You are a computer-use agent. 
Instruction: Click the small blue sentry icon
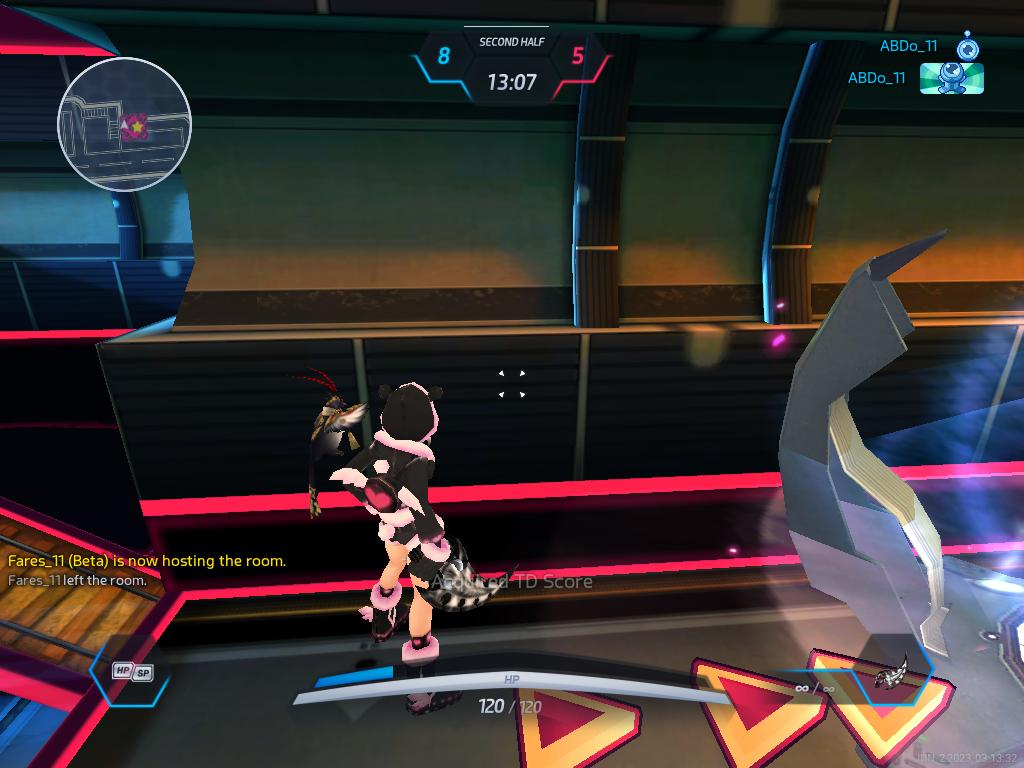pyautogui.click(x=966, y=46)
